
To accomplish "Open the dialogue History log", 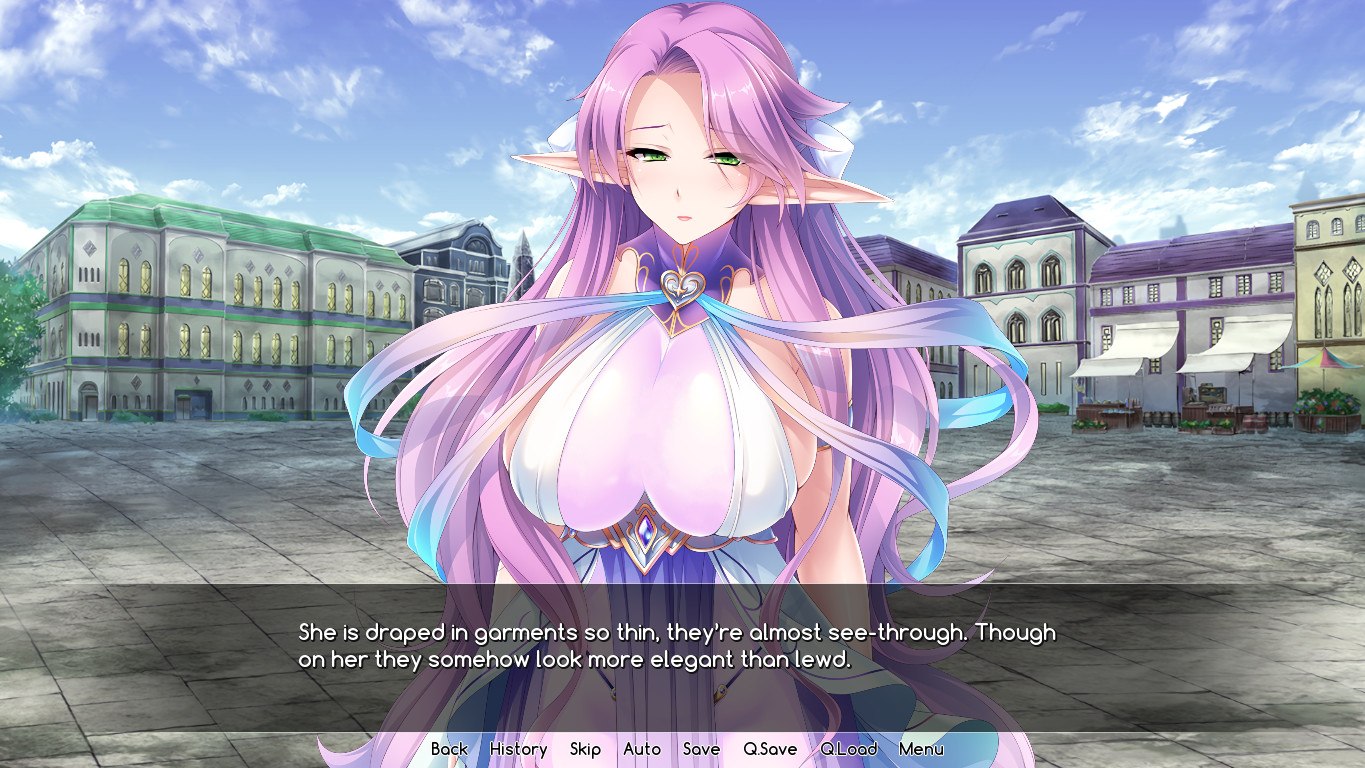I will tap(518, 749).
